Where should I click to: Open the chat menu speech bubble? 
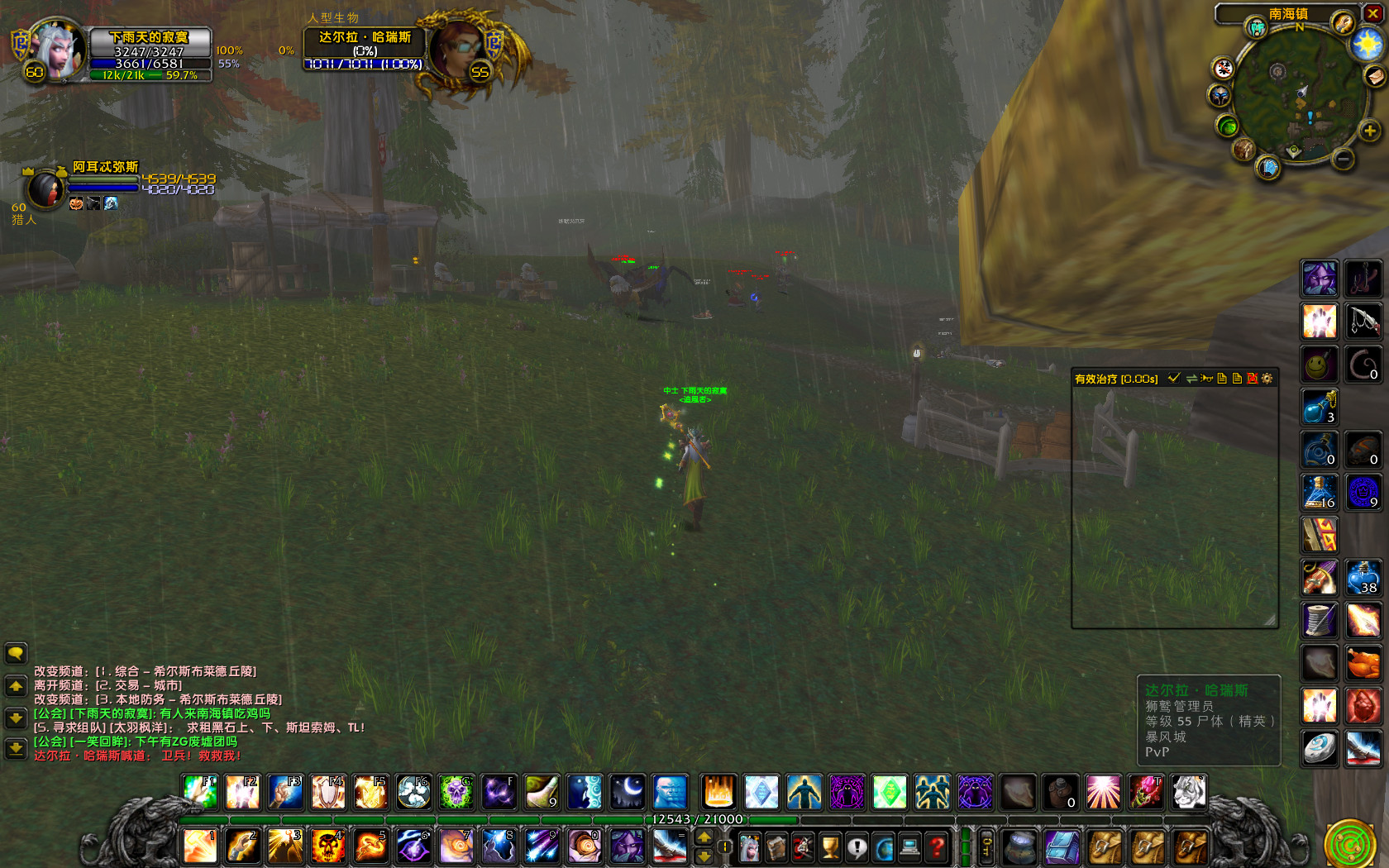[13, 653]
